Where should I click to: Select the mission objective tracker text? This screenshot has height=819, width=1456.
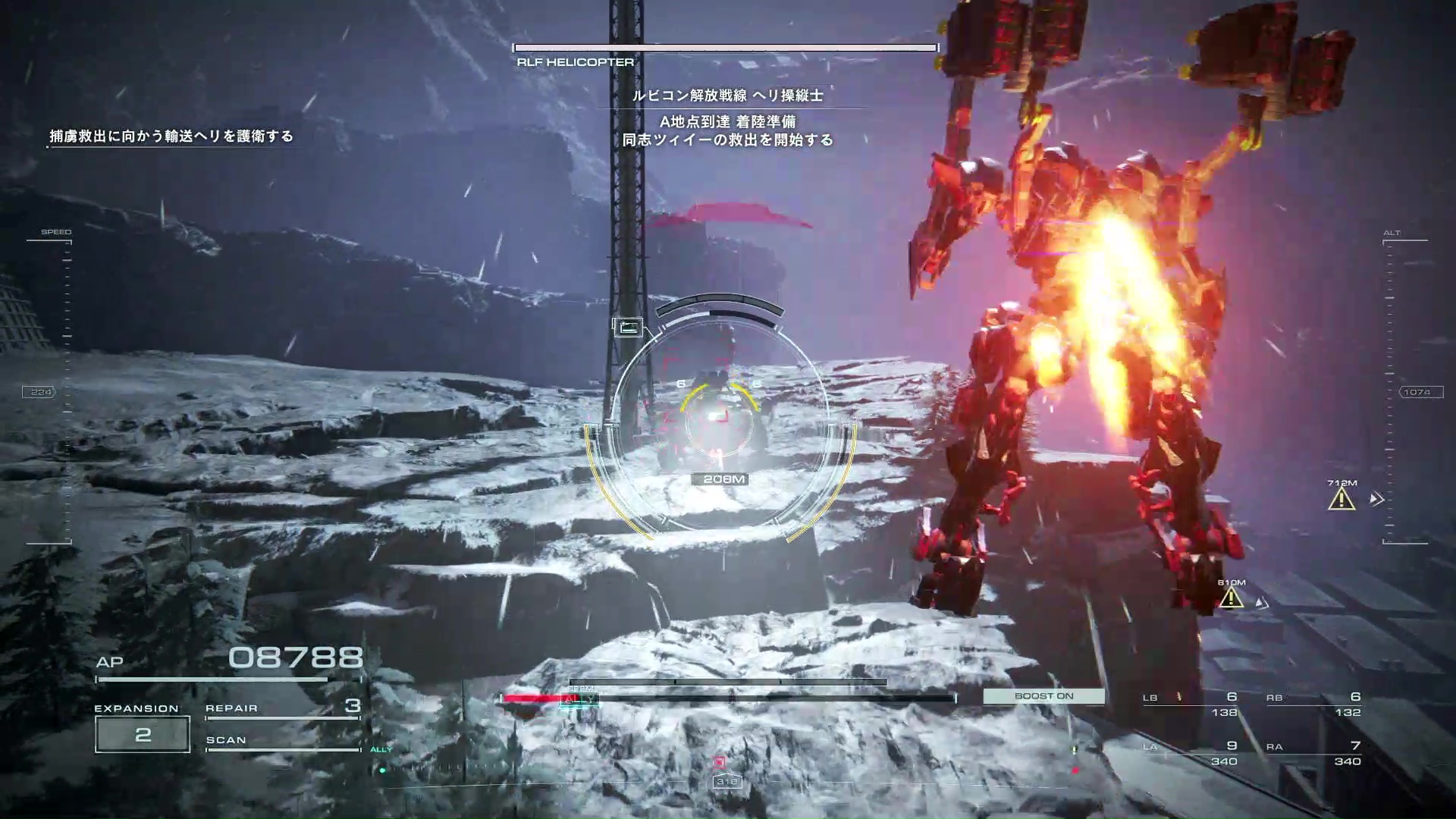coord(171,136)
